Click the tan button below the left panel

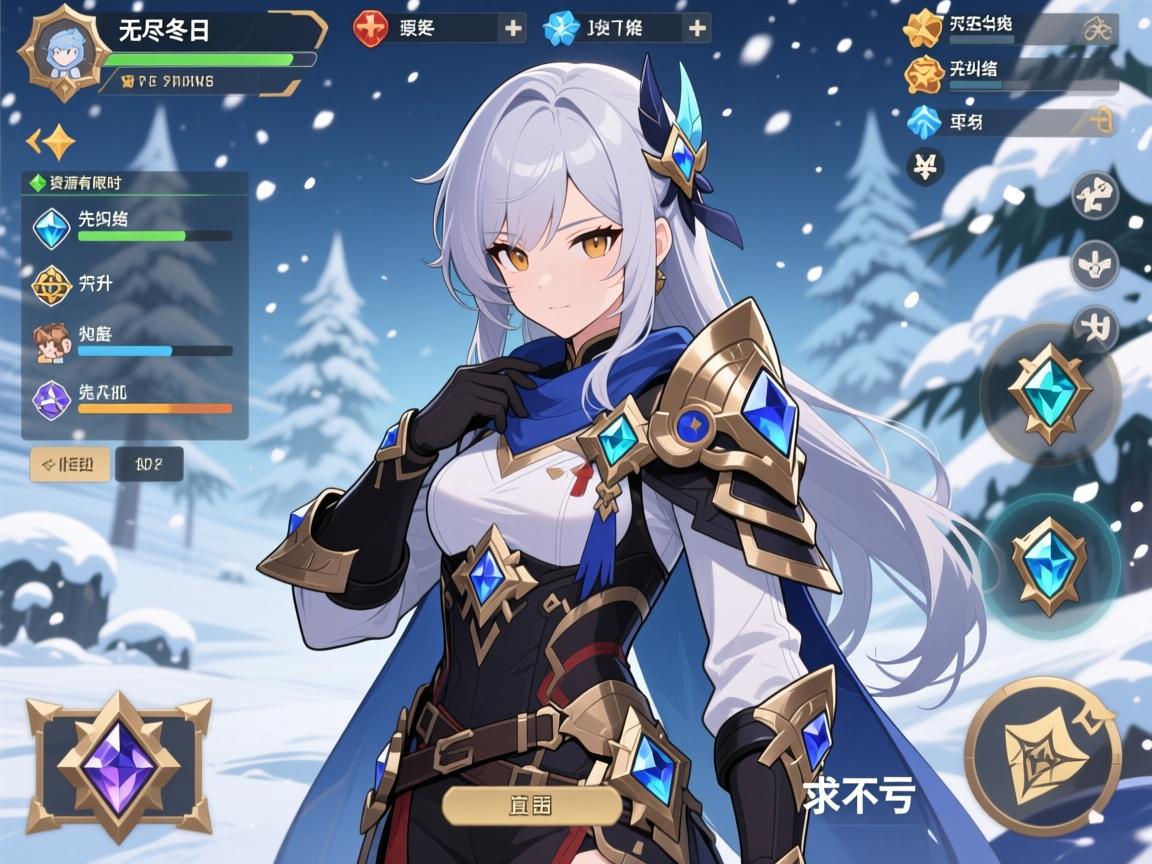(69, 464)
